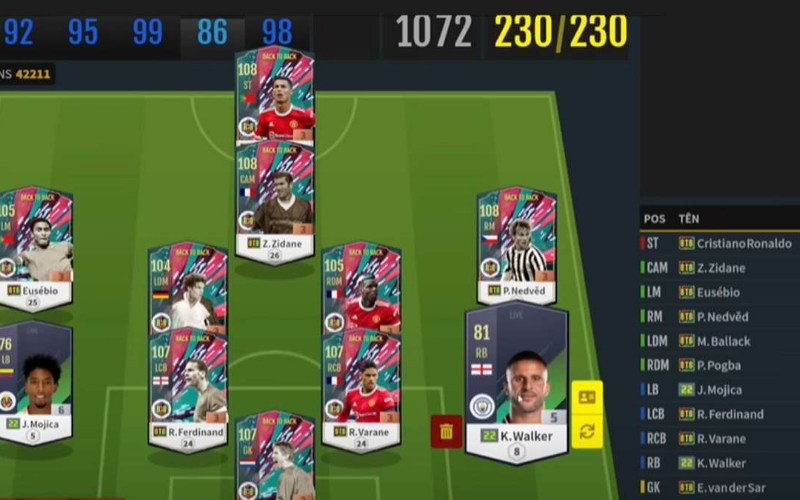Choose the K. Walker row in the squad list
Image resolution: width=800 pixels, height=500 pixels.
click(x=720, y=463)
